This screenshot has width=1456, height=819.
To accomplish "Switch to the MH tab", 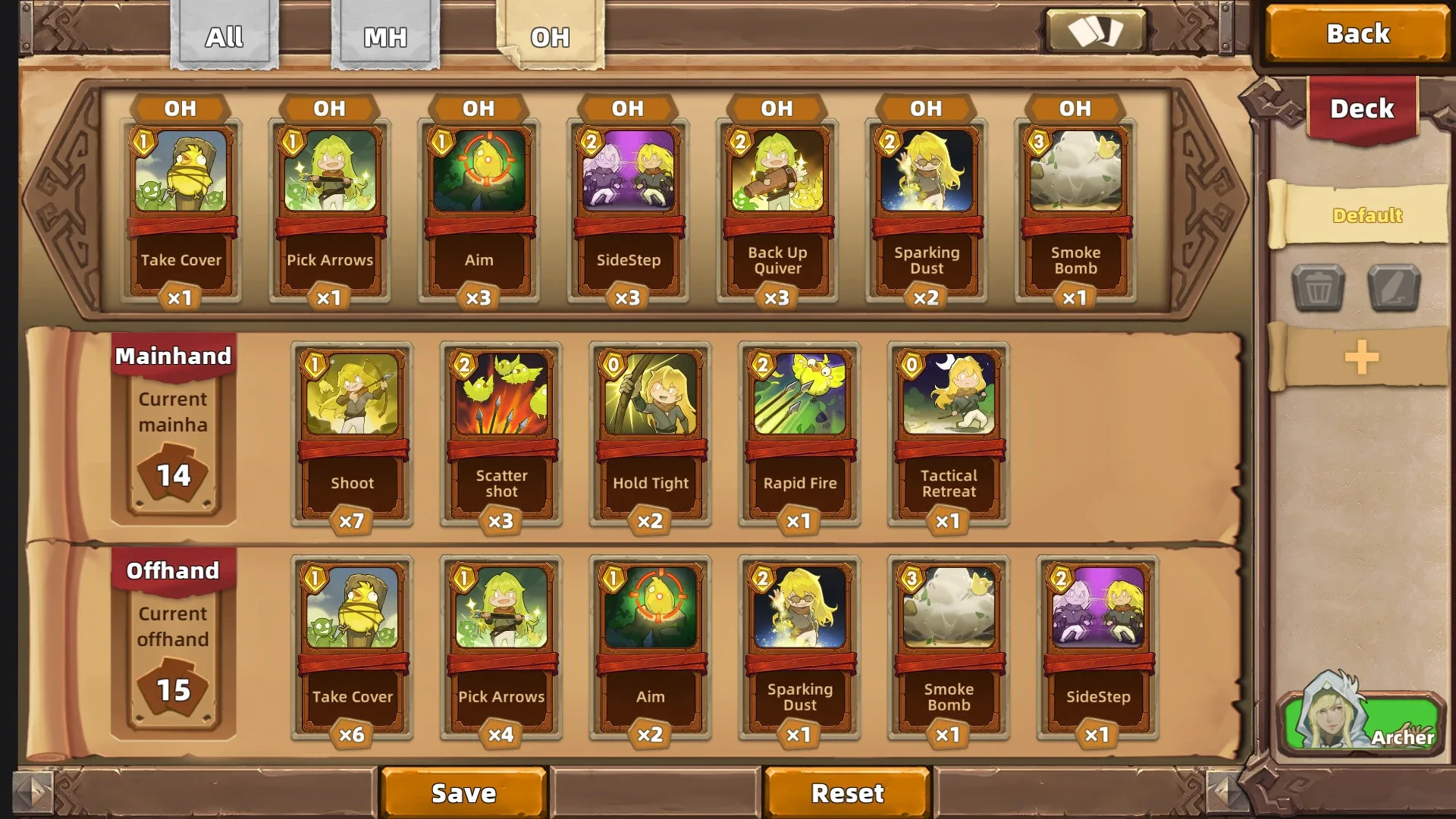I will click(x=385, y=35).
